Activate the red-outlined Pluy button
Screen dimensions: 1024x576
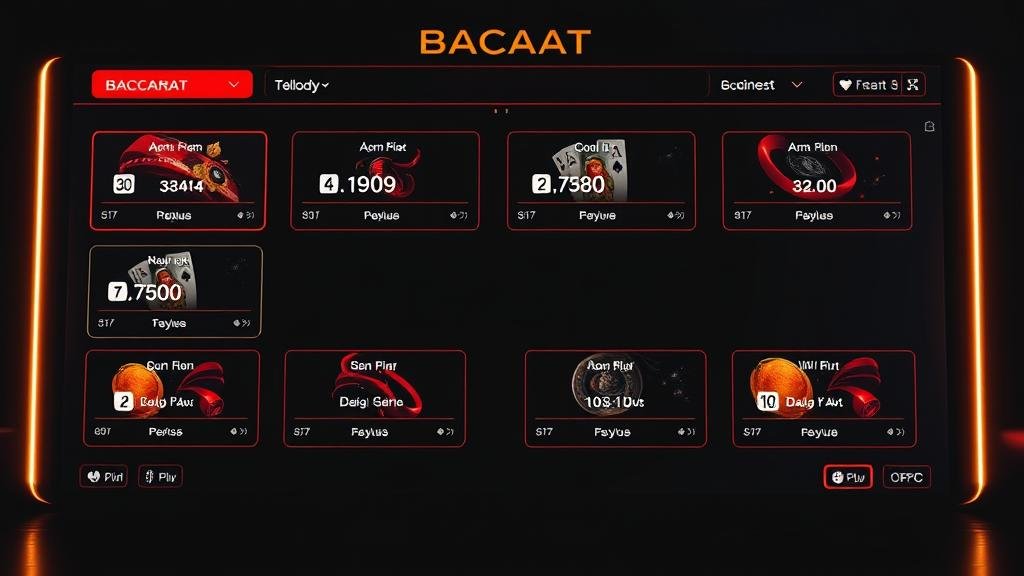848,477
